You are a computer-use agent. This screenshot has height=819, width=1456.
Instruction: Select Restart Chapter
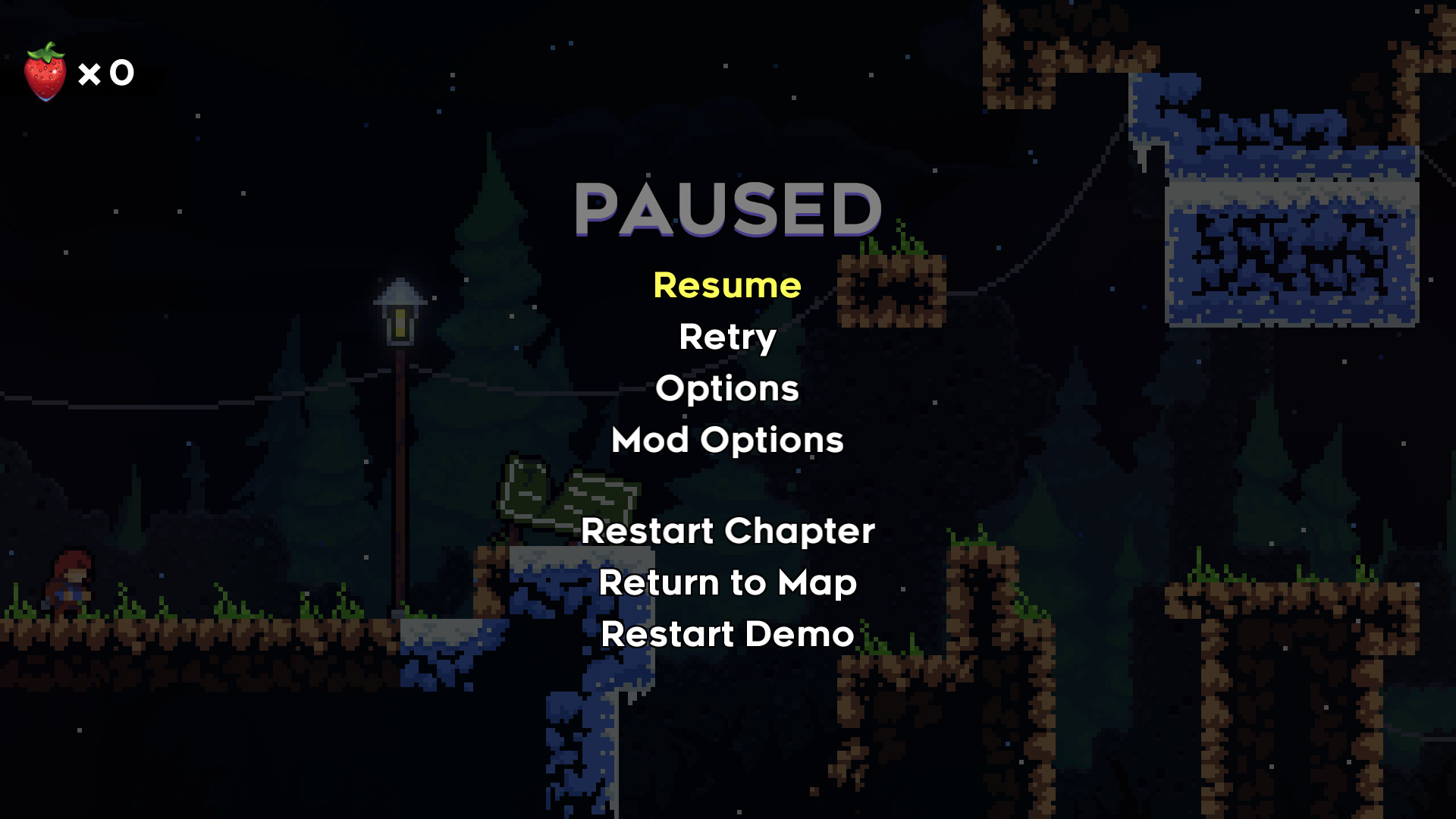[x=726, y=532]
